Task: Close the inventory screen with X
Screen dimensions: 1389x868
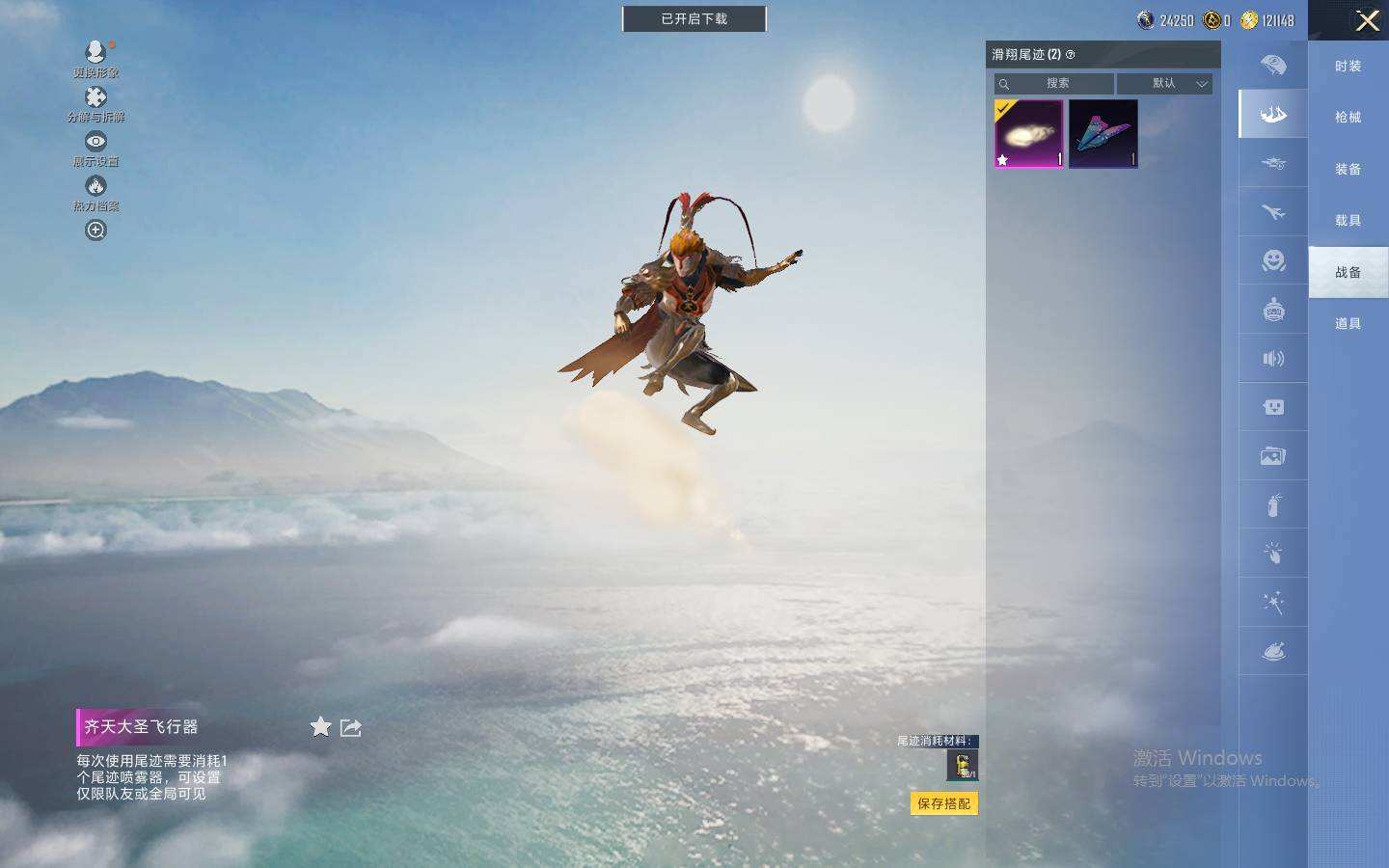Action: coord(1367,21)
